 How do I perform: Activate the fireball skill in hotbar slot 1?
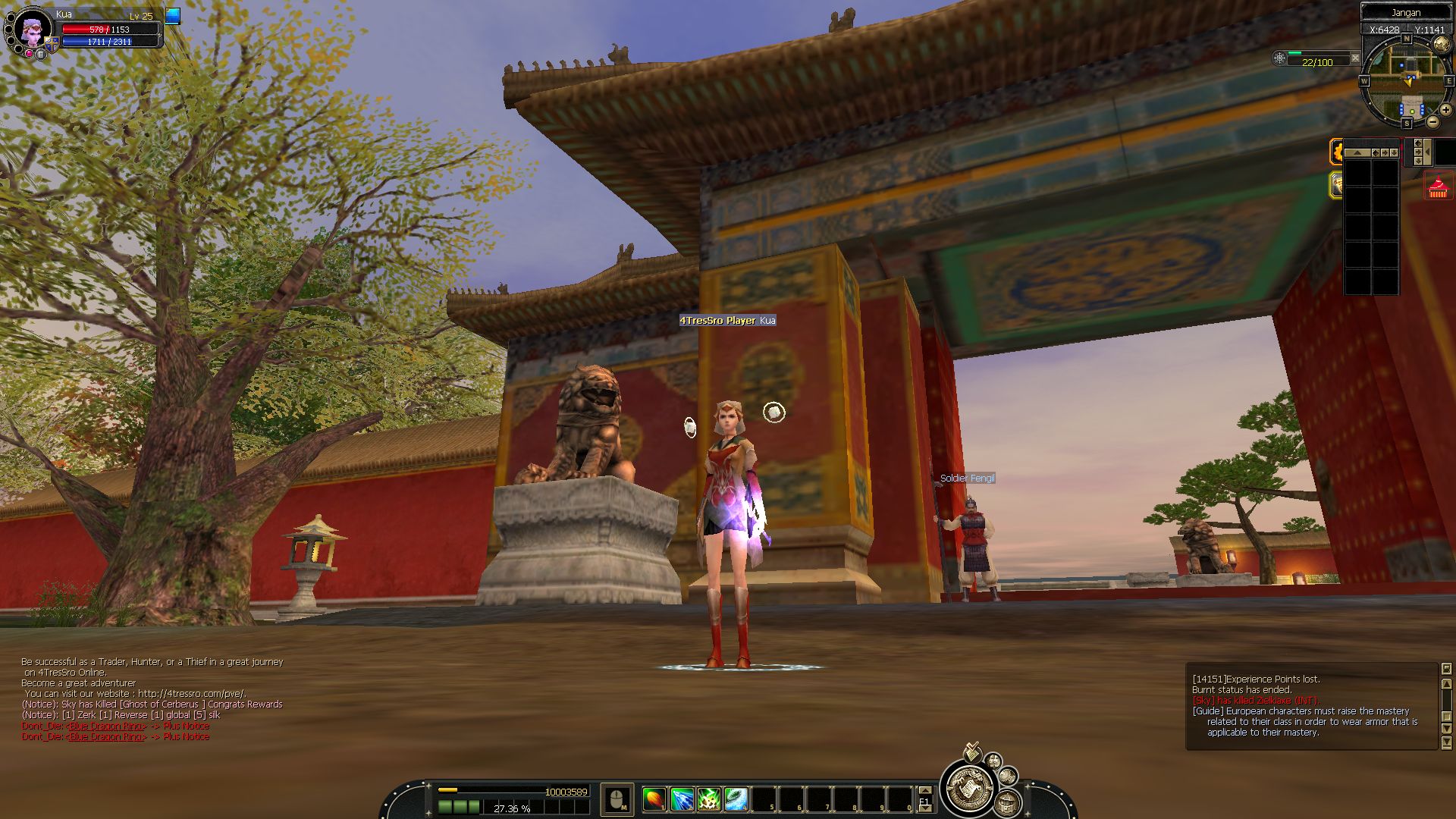point(654,799)
